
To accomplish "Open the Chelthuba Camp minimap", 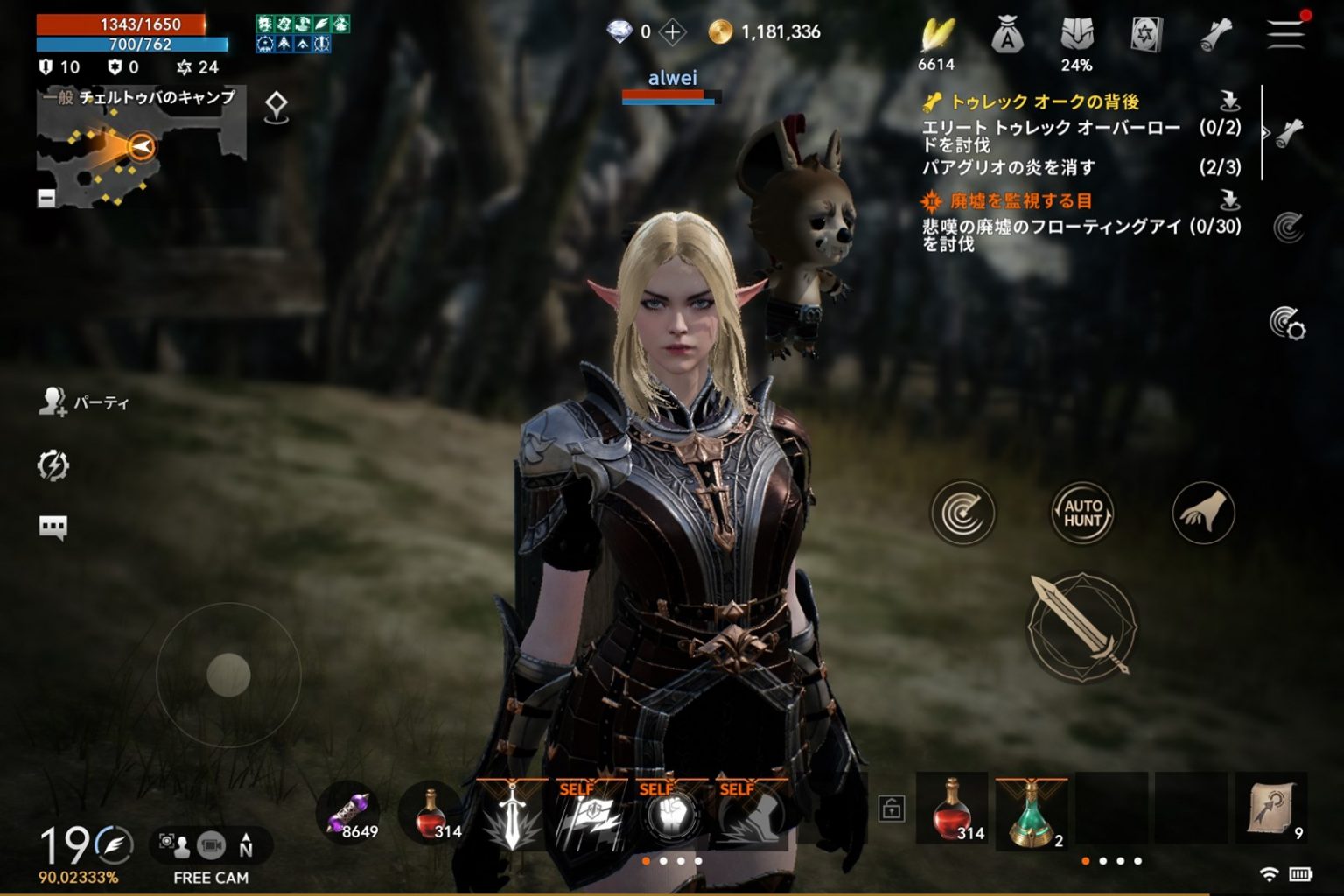I will (140, 149).
